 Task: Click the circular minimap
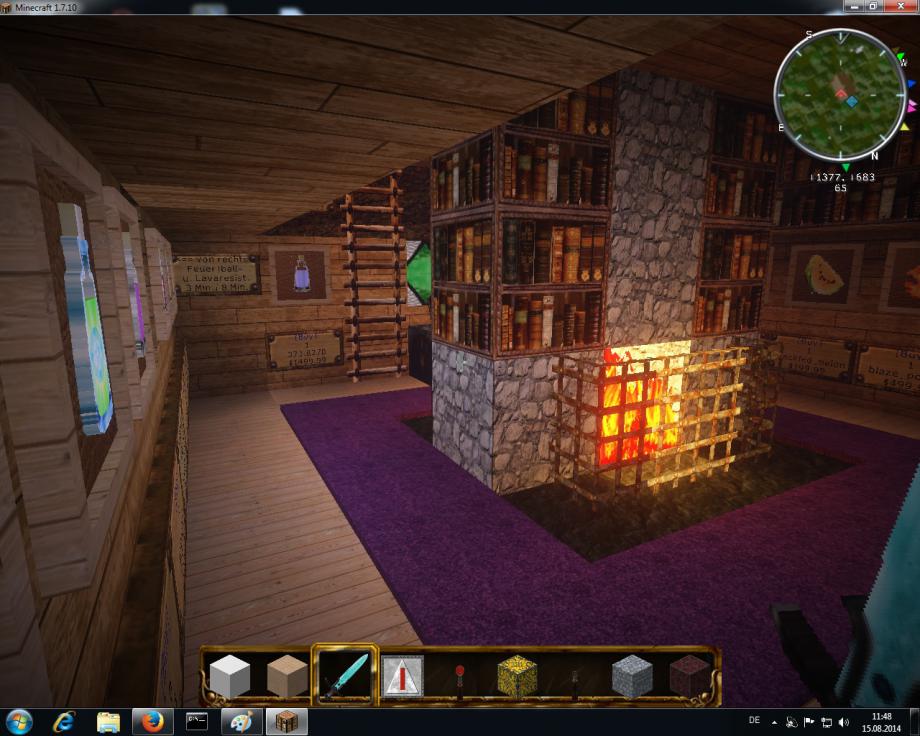click(840, 95)
